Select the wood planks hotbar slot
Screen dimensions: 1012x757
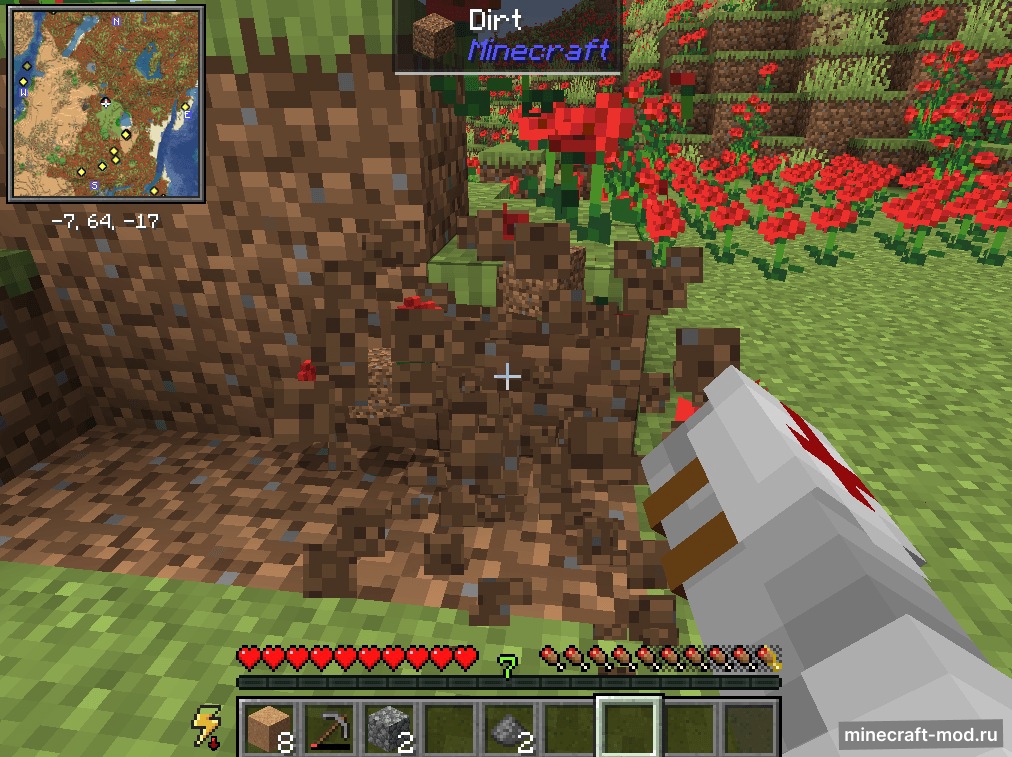[x=267, y=725]
